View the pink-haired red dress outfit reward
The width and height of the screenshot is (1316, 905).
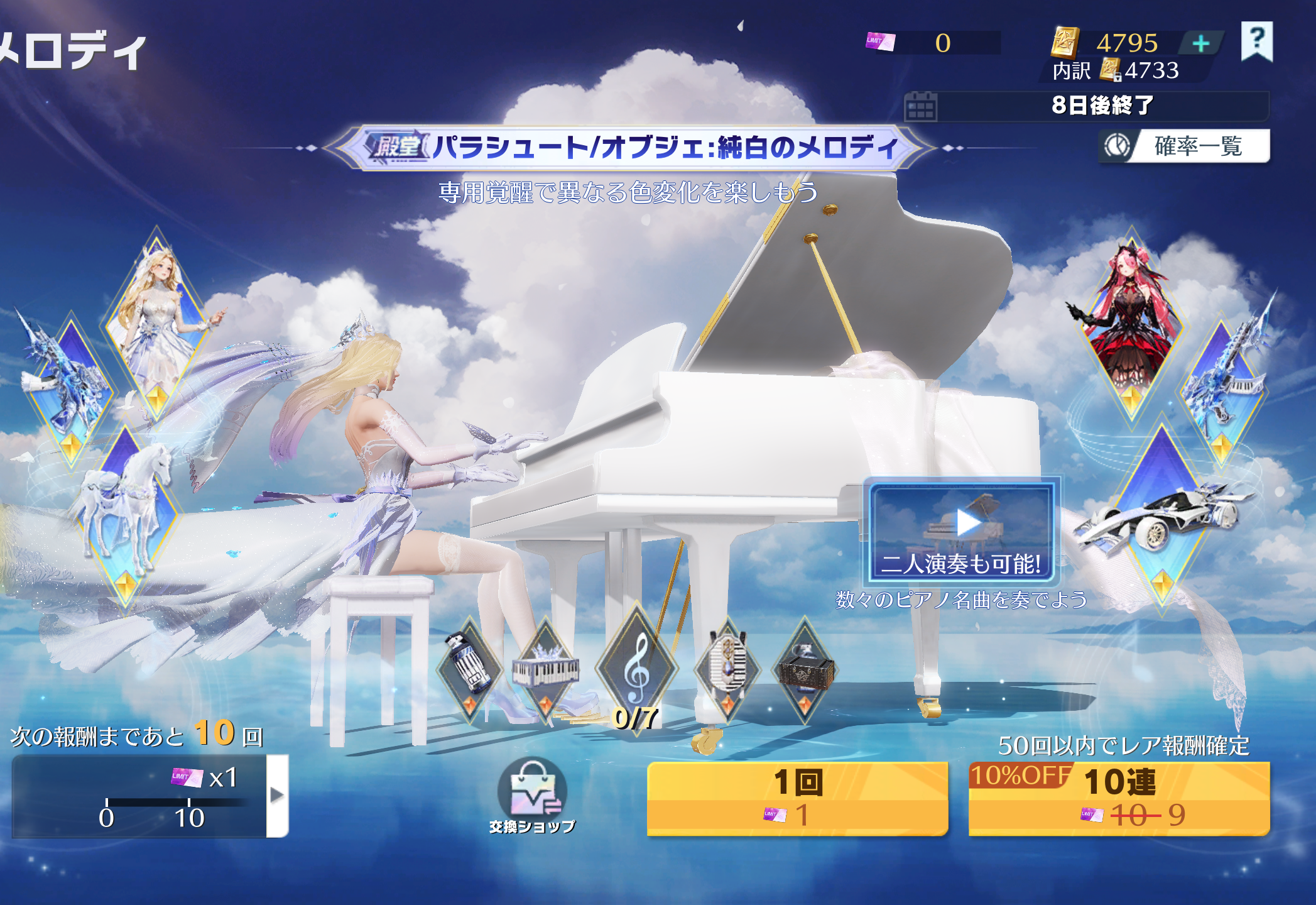click(x=1131, y=327)
